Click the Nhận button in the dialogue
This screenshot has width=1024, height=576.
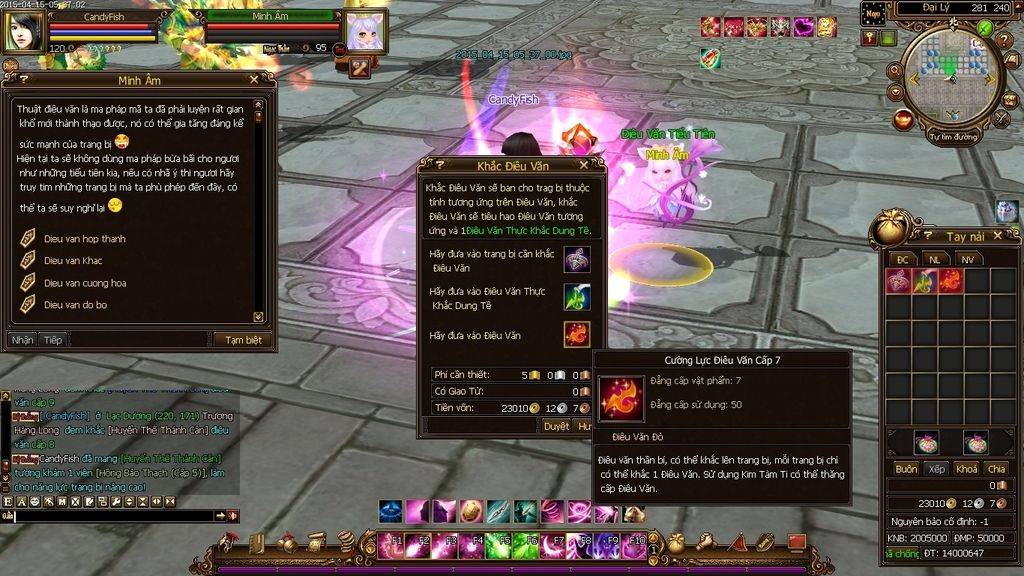23,340
